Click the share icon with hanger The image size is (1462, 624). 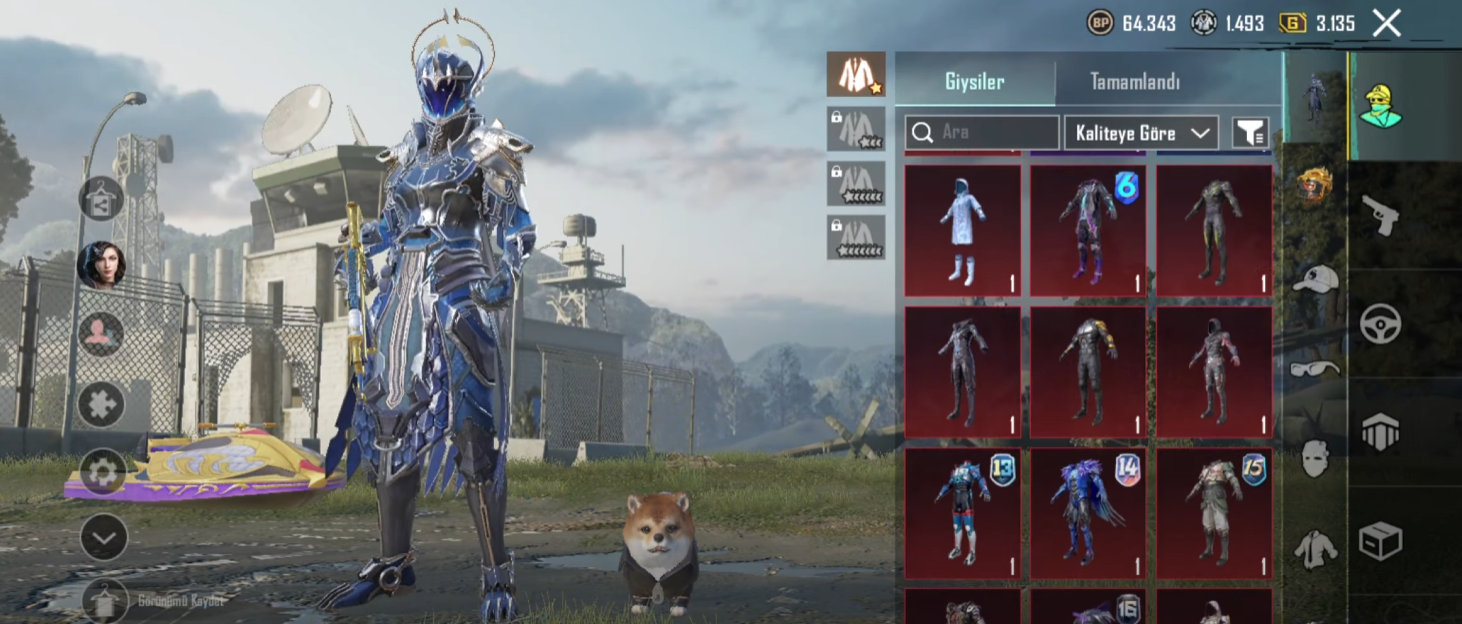tap(102, 199)
